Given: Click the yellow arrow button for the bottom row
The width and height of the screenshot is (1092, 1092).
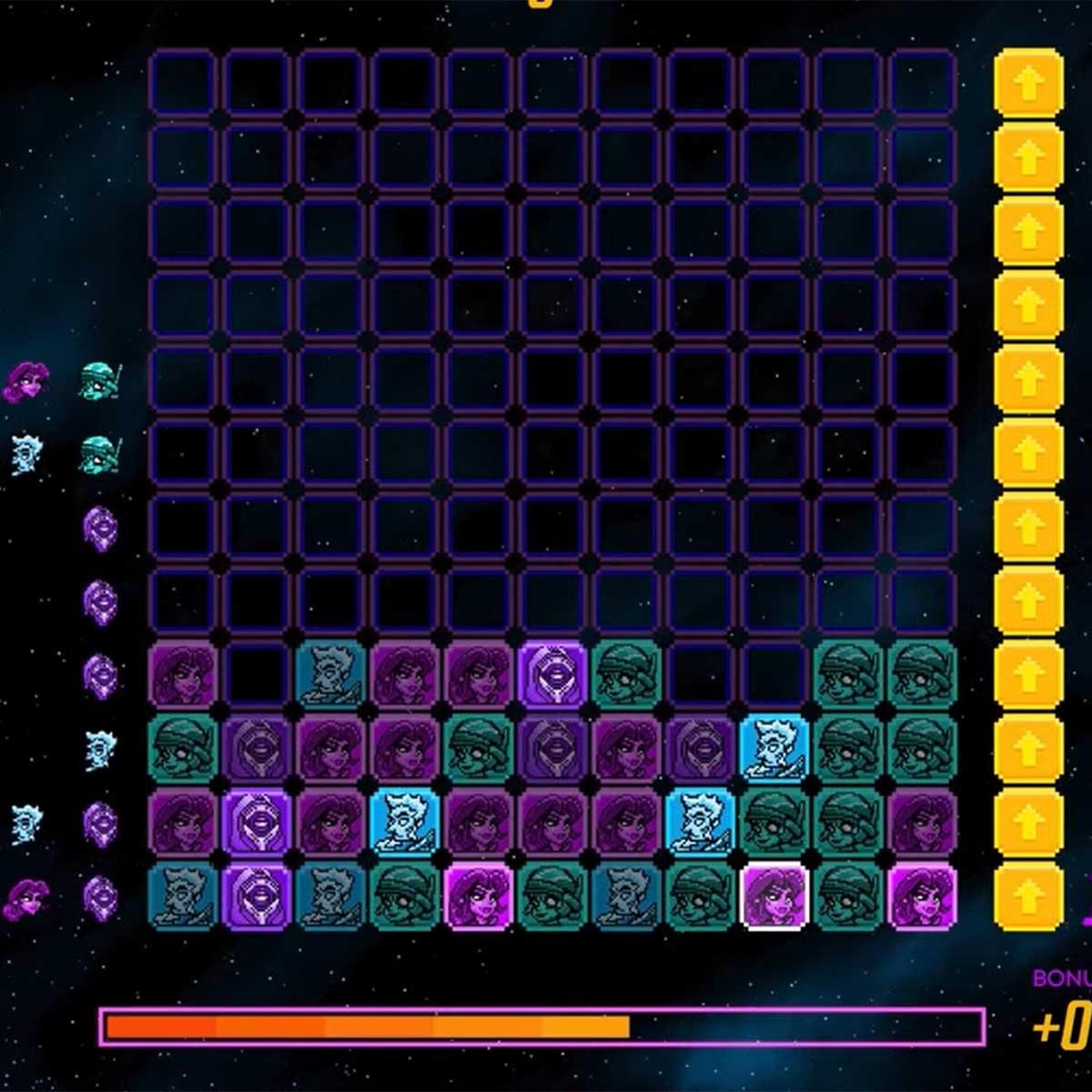Looking at the screenshot, I should [x=1028, y=896].
